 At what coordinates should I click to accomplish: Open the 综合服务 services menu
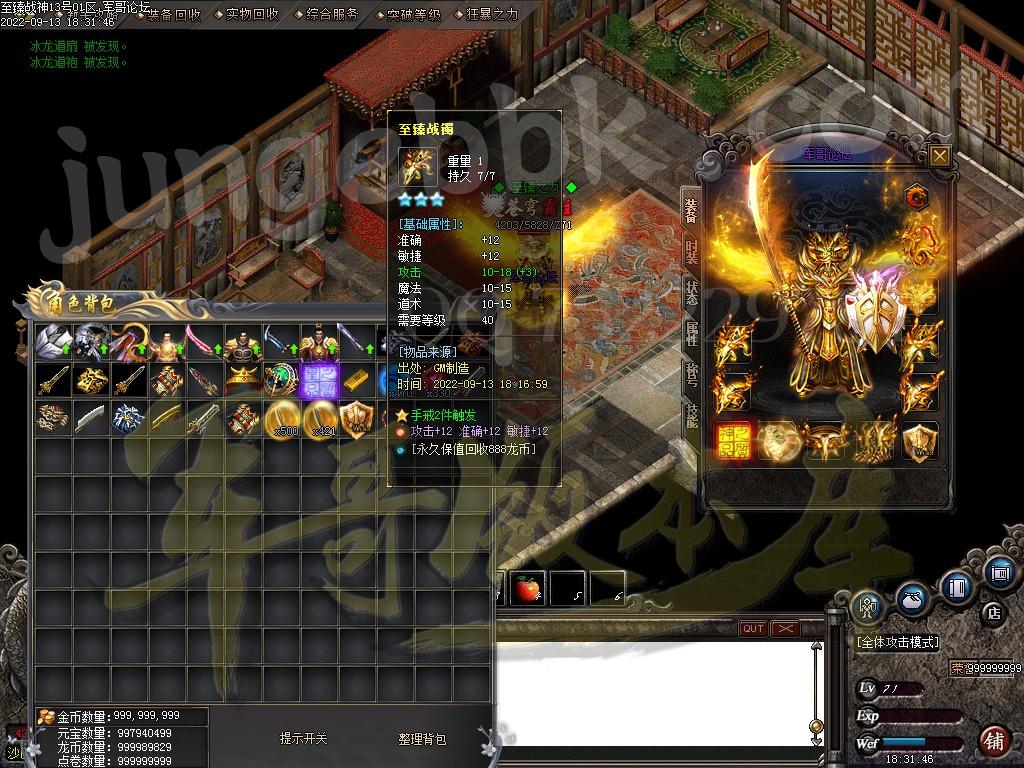tap(332, 15)
